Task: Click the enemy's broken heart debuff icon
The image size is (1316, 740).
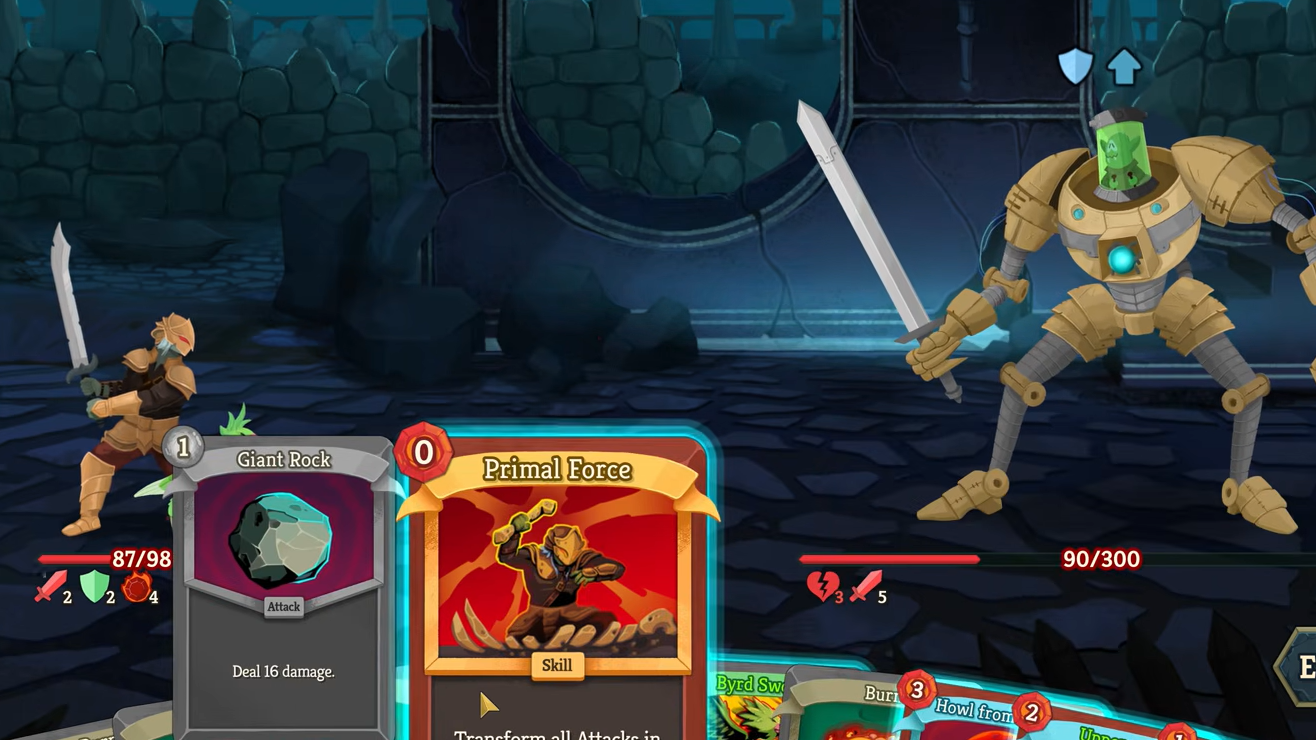Action: (x=822, y=587)
